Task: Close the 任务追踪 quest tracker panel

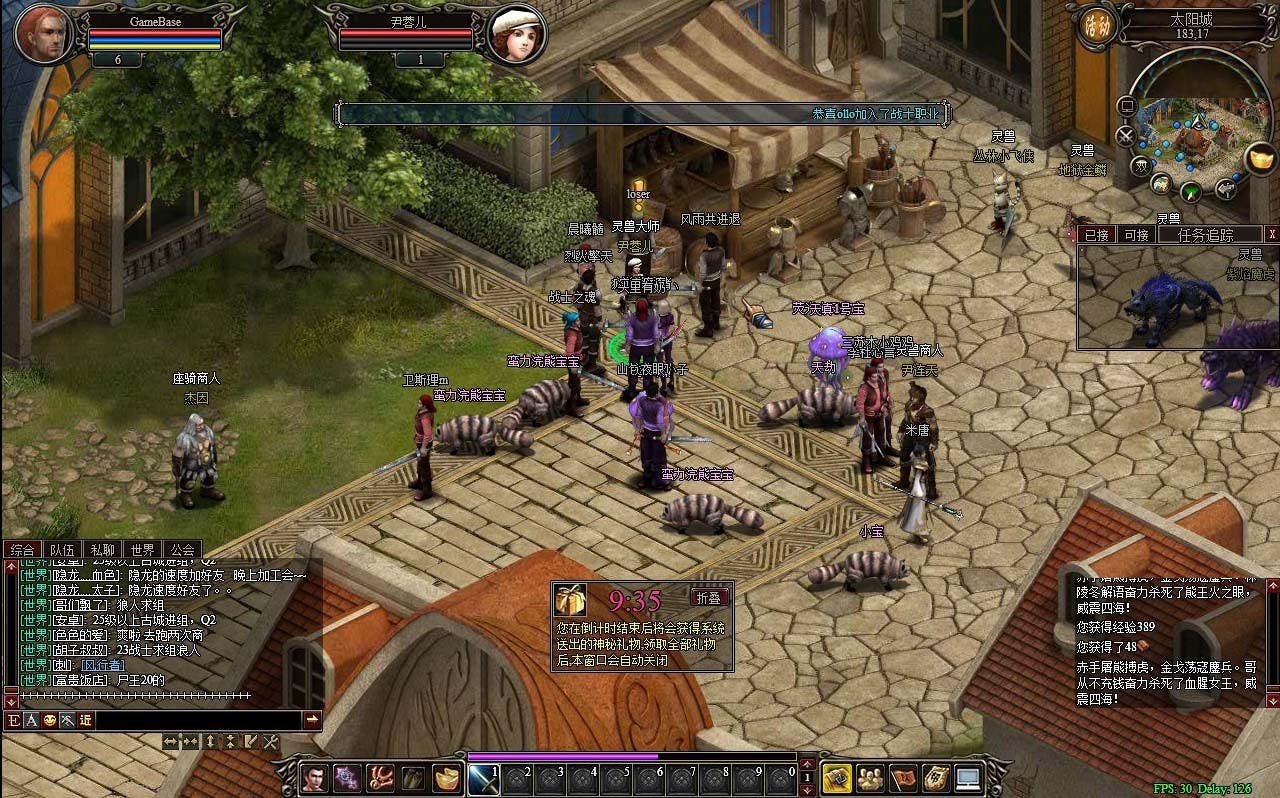Action: click(1271, 235)
